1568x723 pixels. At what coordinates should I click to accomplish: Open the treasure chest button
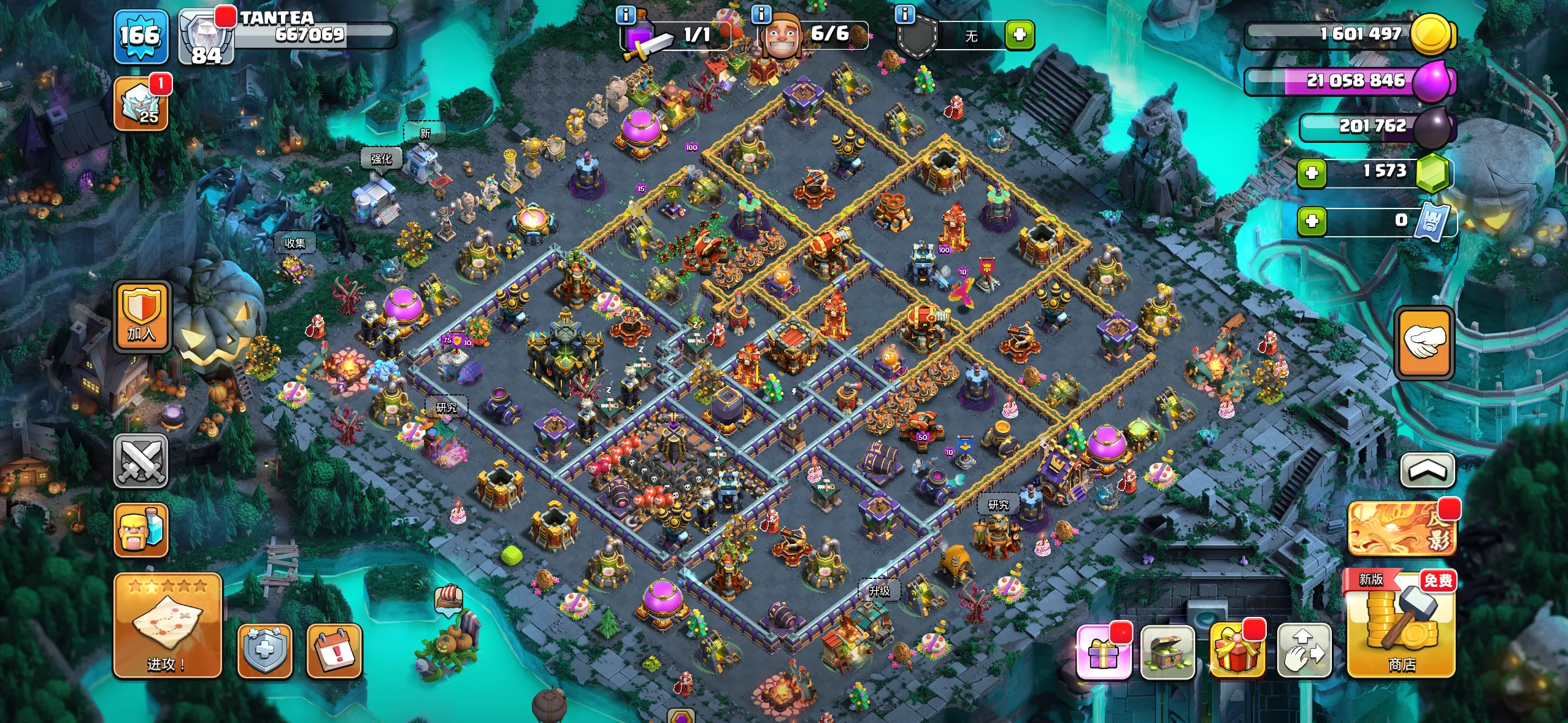(x=1167, y=652)
